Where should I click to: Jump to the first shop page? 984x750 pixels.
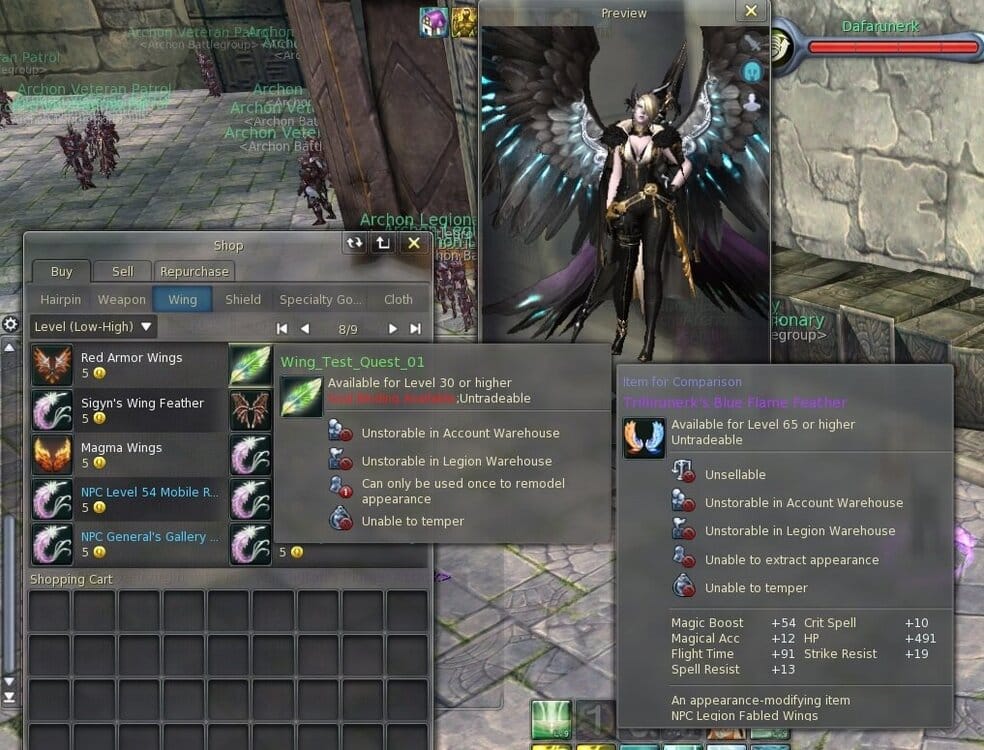tap(282, 328)
